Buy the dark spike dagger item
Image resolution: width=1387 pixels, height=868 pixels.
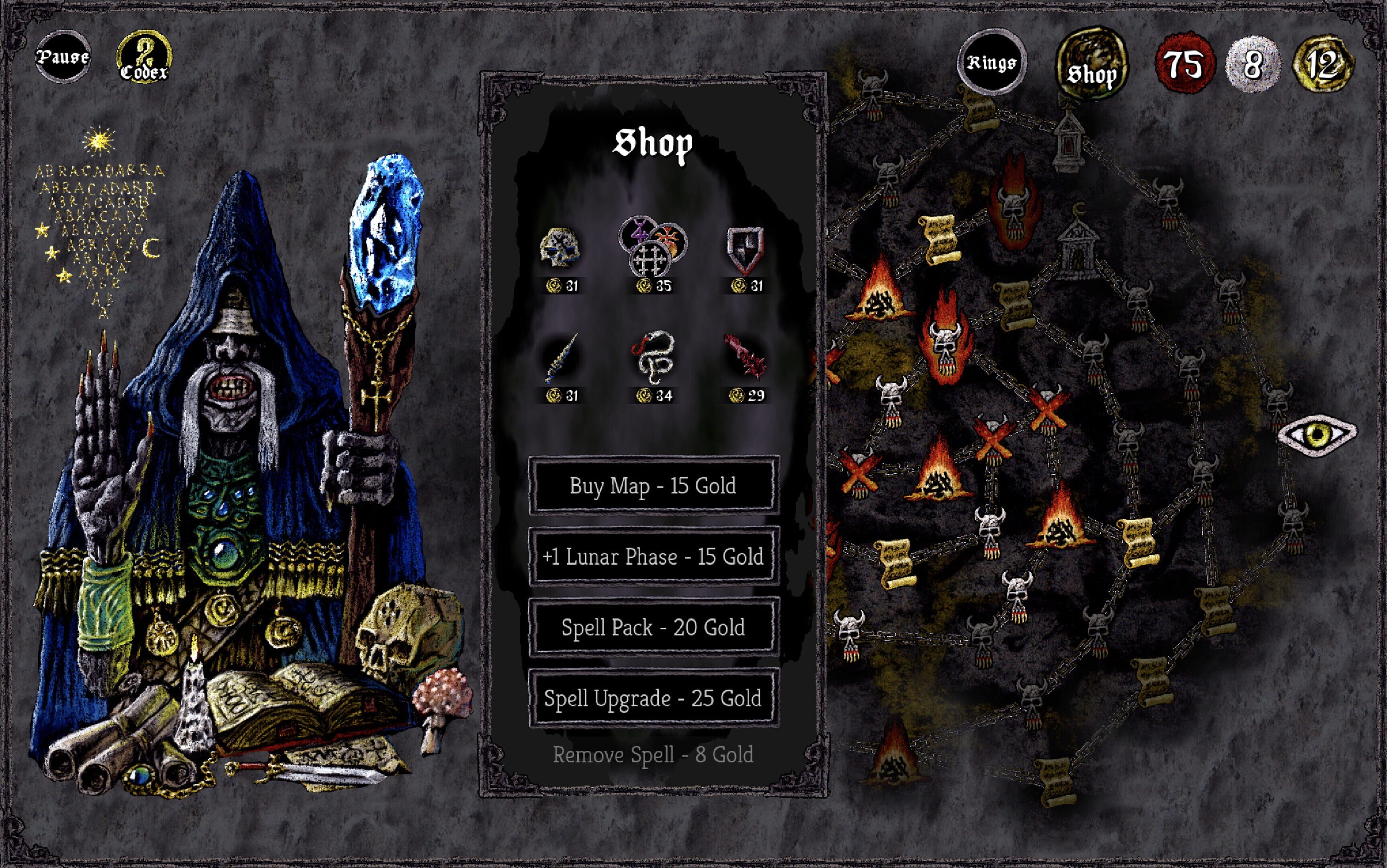pyautogui.click(x=560, y=359)
